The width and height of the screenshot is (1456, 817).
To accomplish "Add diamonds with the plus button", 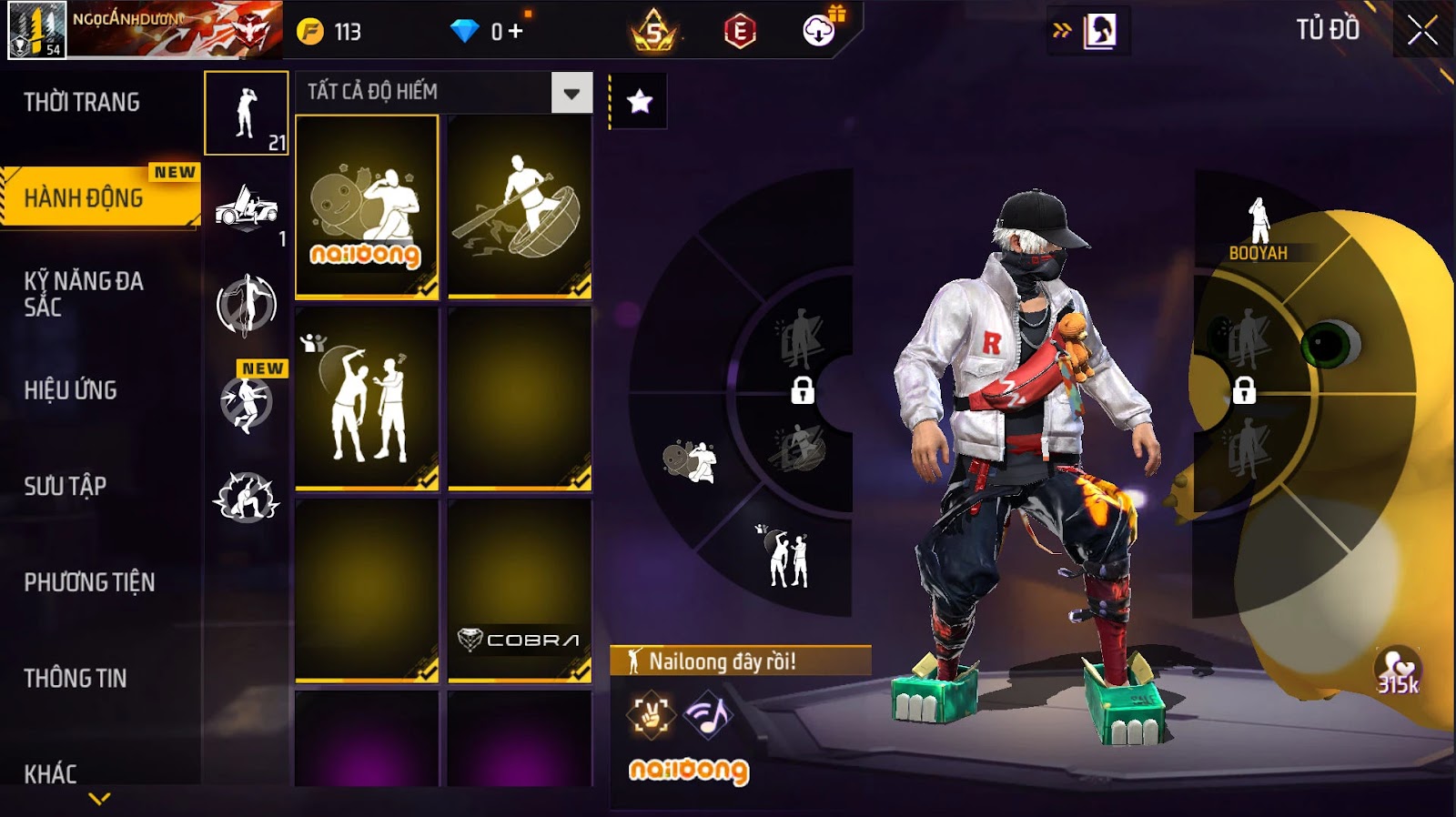I will coord(515,32).
